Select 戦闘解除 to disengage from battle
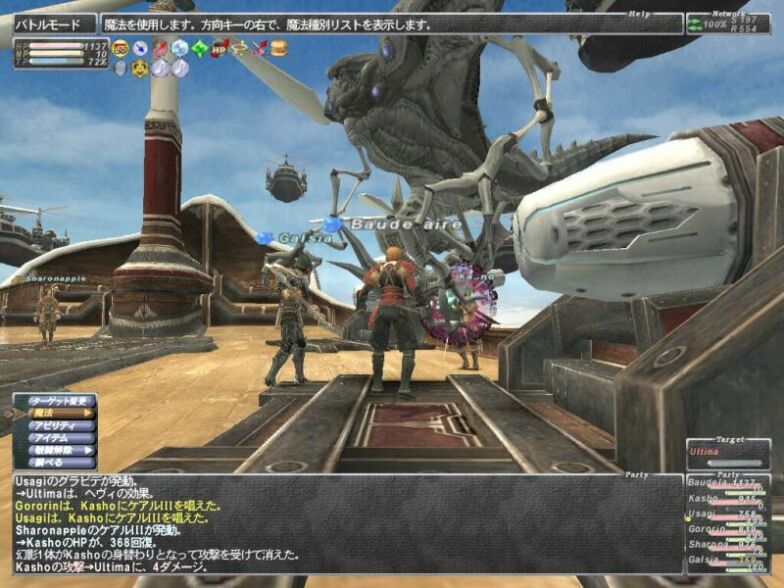The width and height of the screenshot is (784, 588). point(56,450)
